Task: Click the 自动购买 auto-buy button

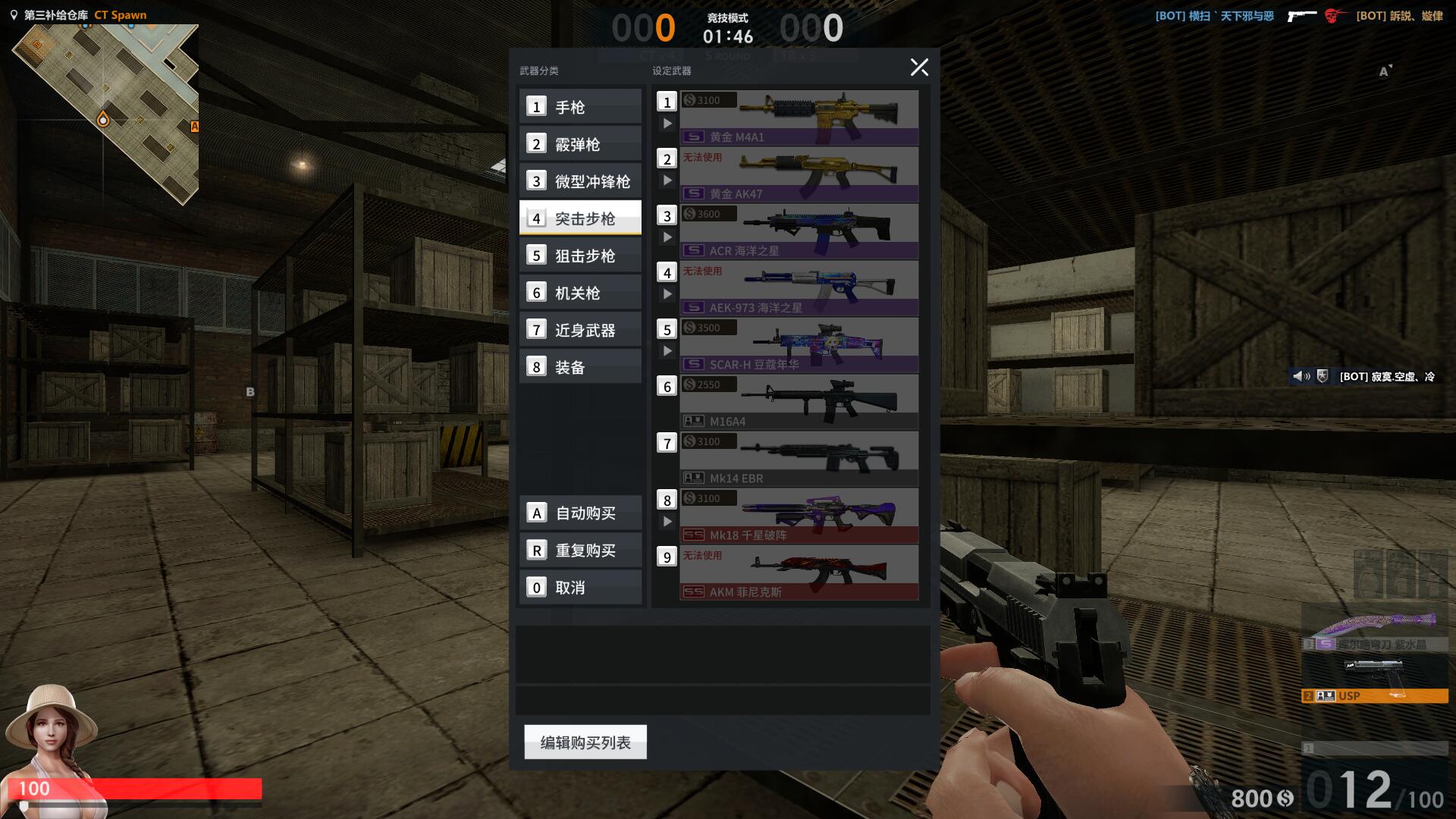Action: pos(580,513)
